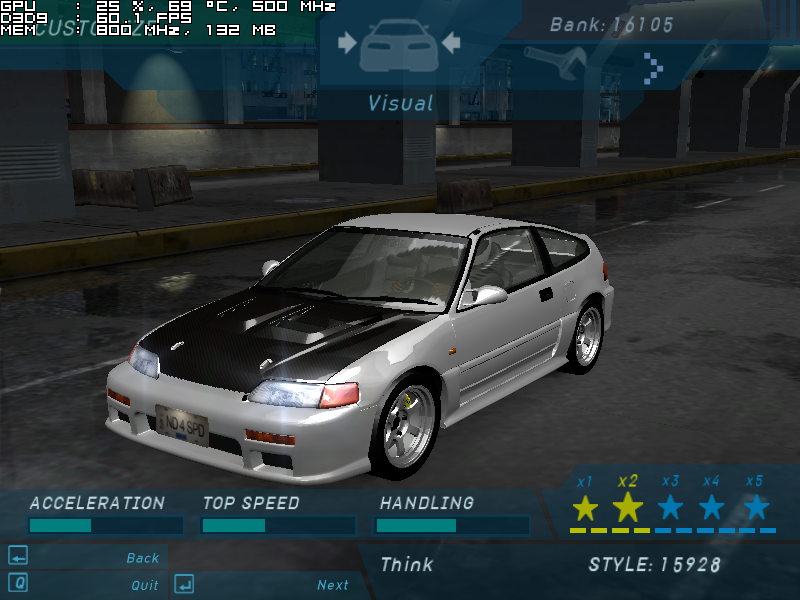800x600 pixels.
Task: Select the Visual car customization category
Action: pos(399,45)
